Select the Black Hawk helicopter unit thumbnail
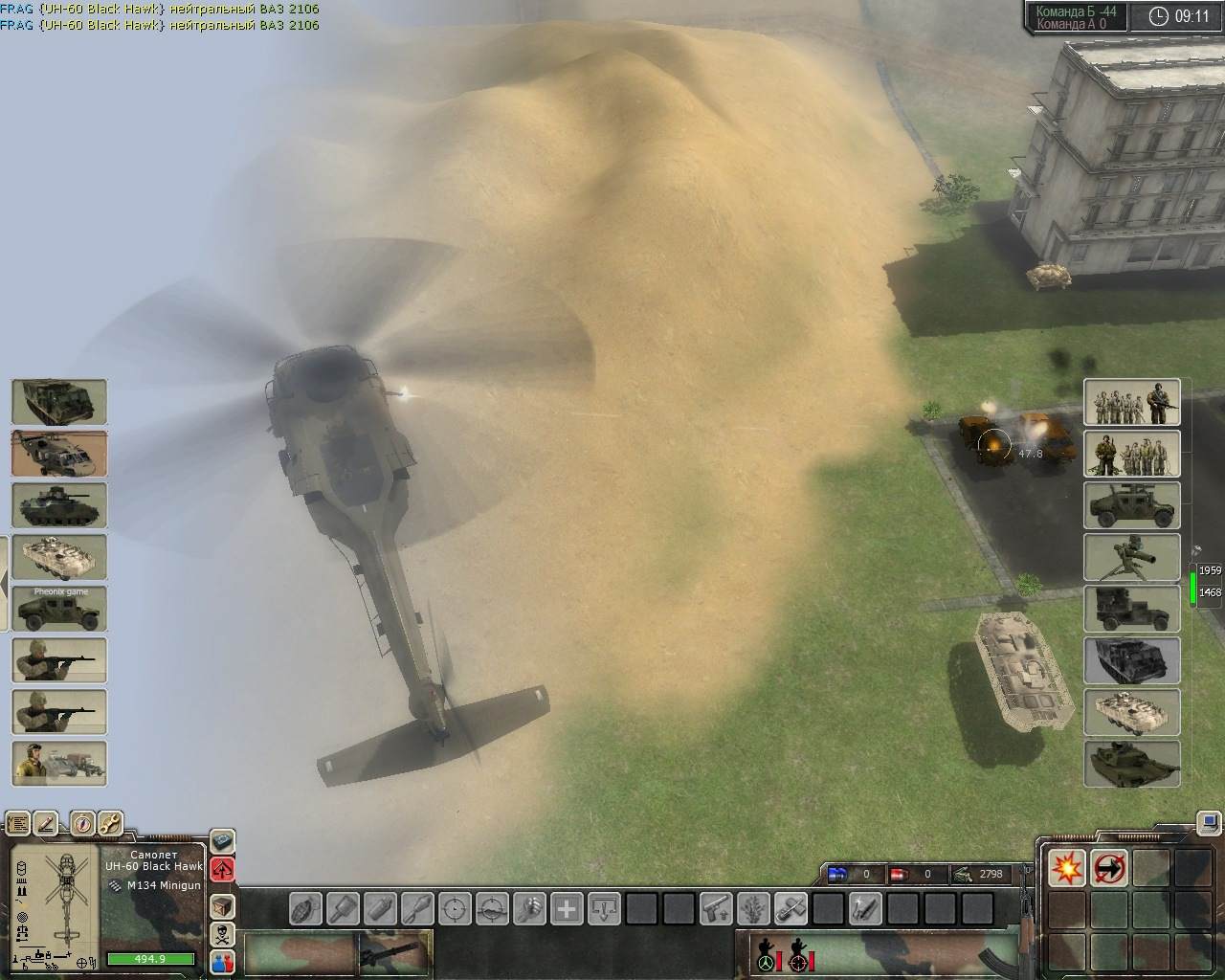Screen dimensions: 1225x980 point(58,454)
